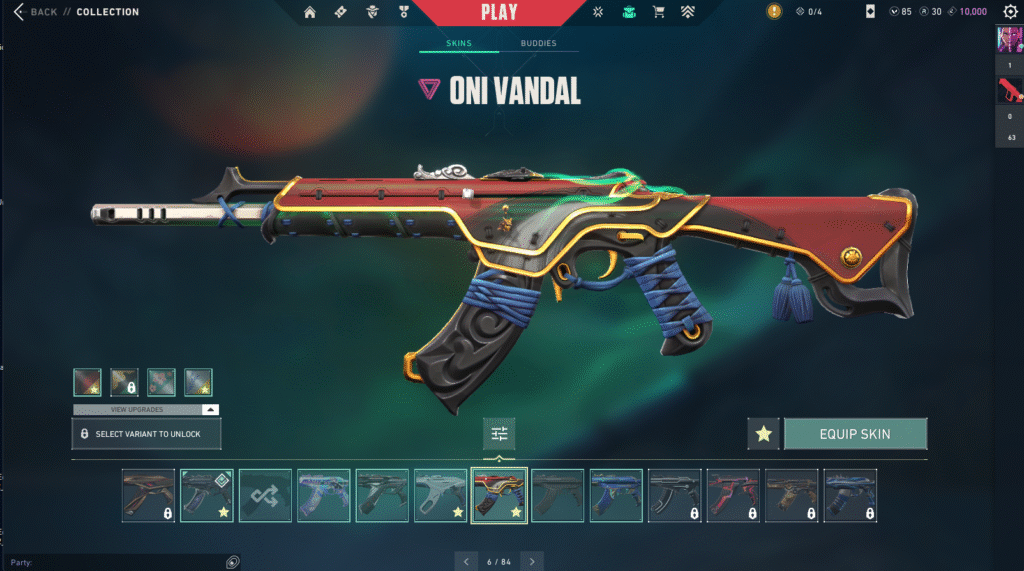Choose the random shuffle skin tile
This screenshot has width=1024, height=571.
pos(265,496)
